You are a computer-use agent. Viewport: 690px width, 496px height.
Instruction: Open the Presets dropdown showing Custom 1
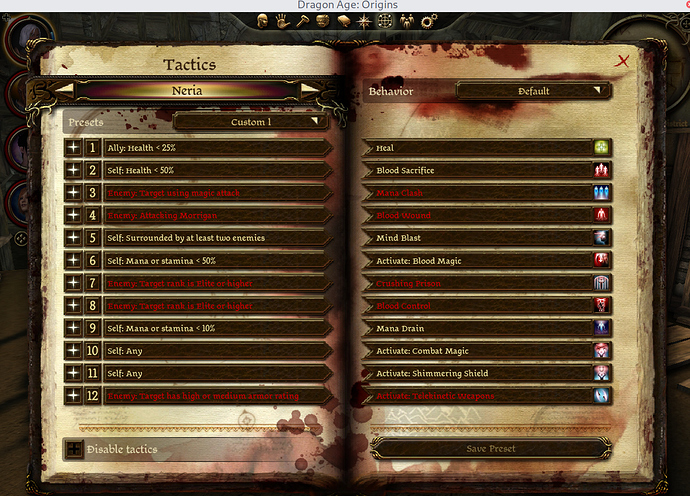pyautogui.click(x=251, y=122)
